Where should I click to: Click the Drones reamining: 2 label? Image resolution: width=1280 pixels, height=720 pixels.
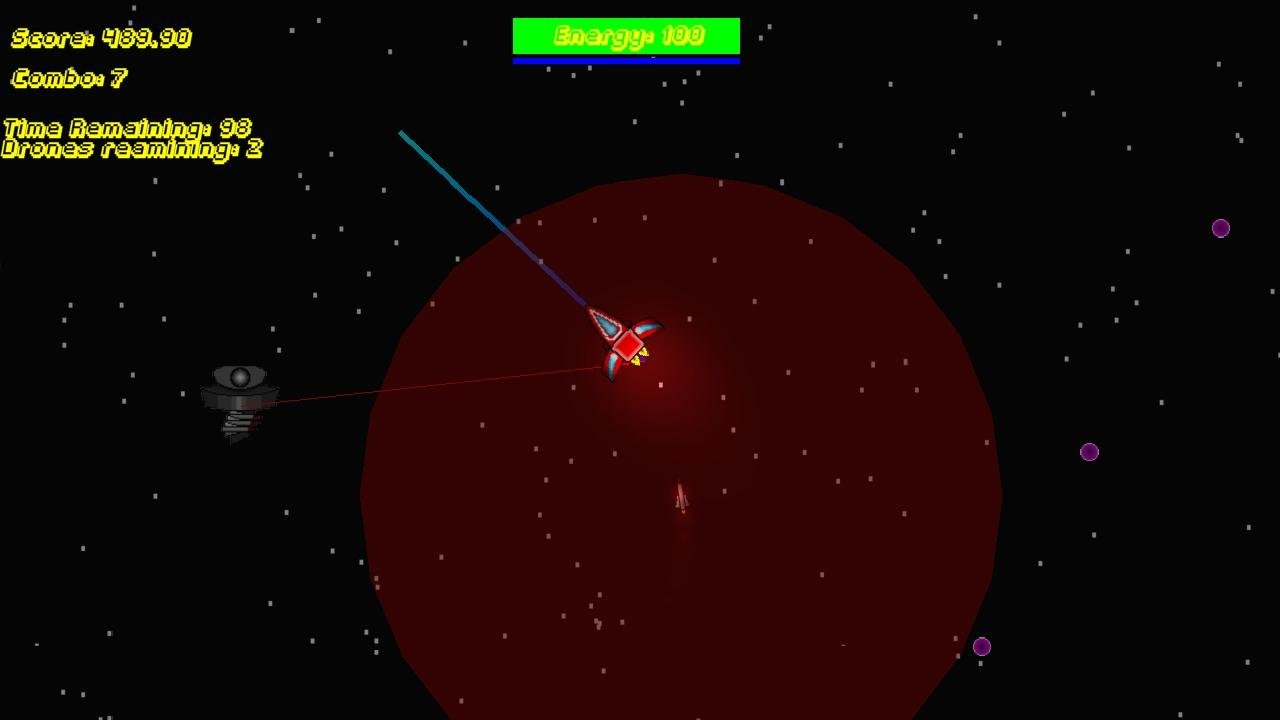[131, 150]
